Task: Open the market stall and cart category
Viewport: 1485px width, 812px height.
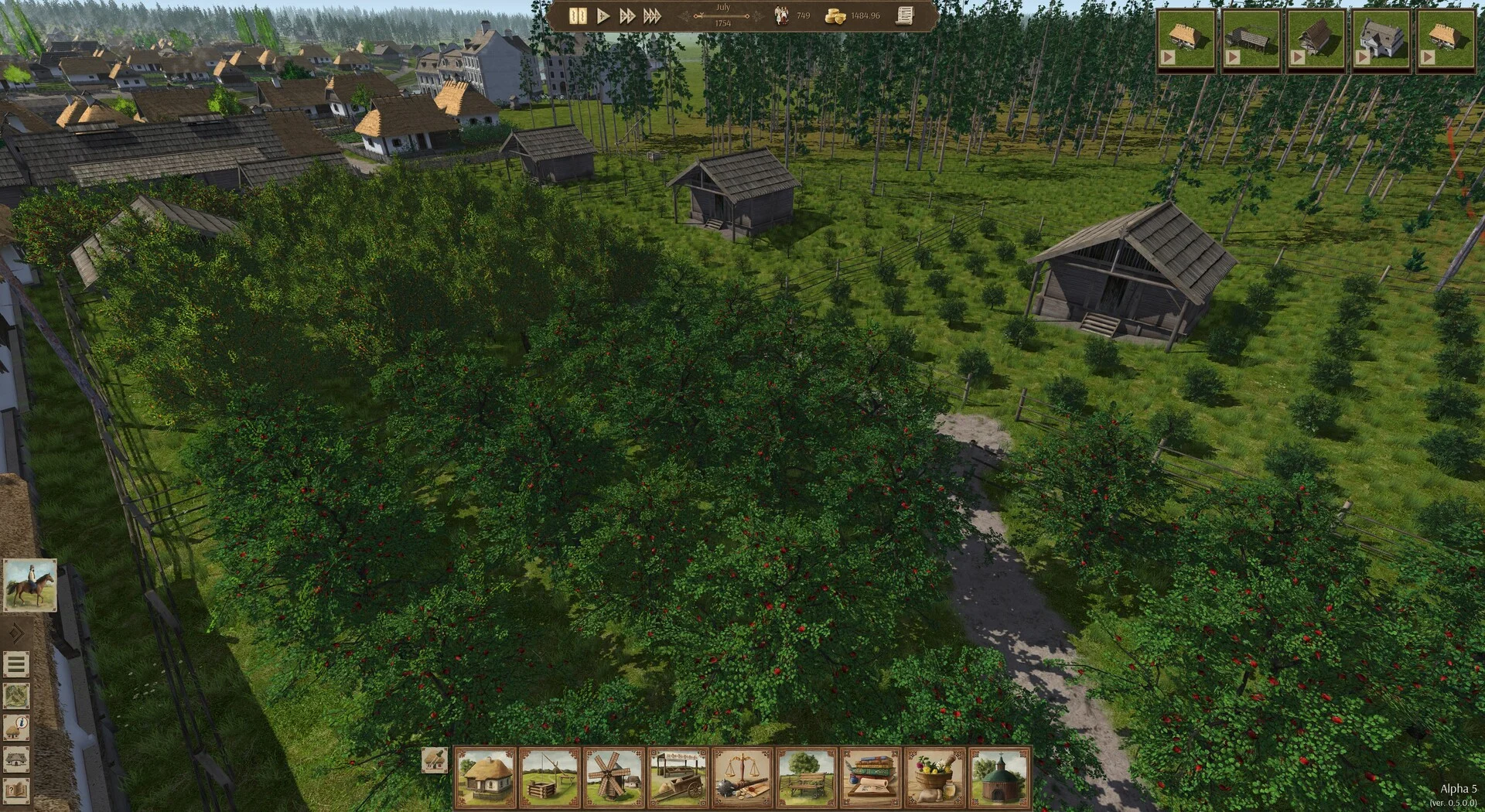Action: click(678, 777)
